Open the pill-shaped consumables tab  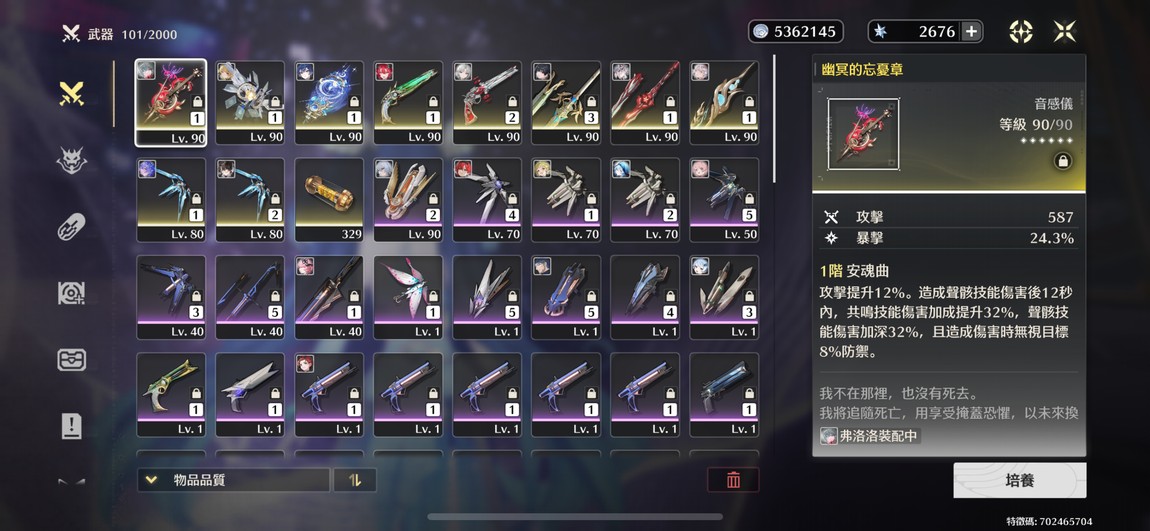71,227
